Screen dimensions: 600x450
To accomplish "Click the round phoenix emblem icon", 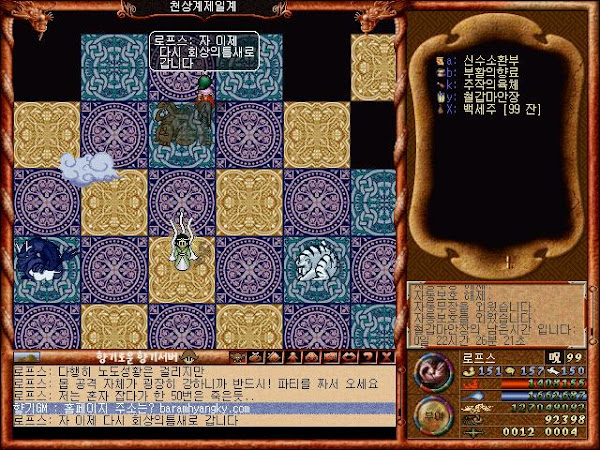I will tap(432, 374).
